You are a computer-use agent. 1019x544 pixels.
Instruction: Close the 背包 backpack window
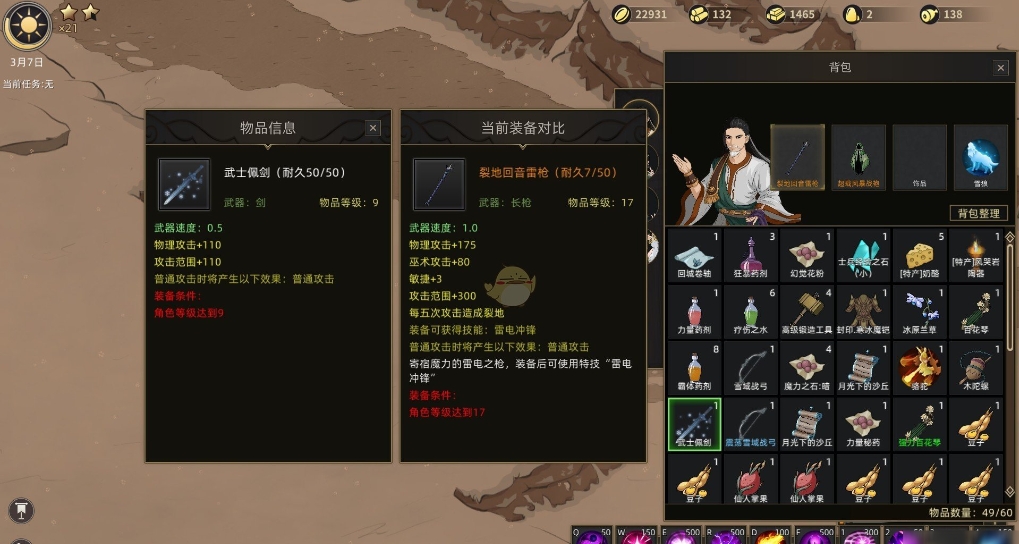click(x=1000, y=68)
